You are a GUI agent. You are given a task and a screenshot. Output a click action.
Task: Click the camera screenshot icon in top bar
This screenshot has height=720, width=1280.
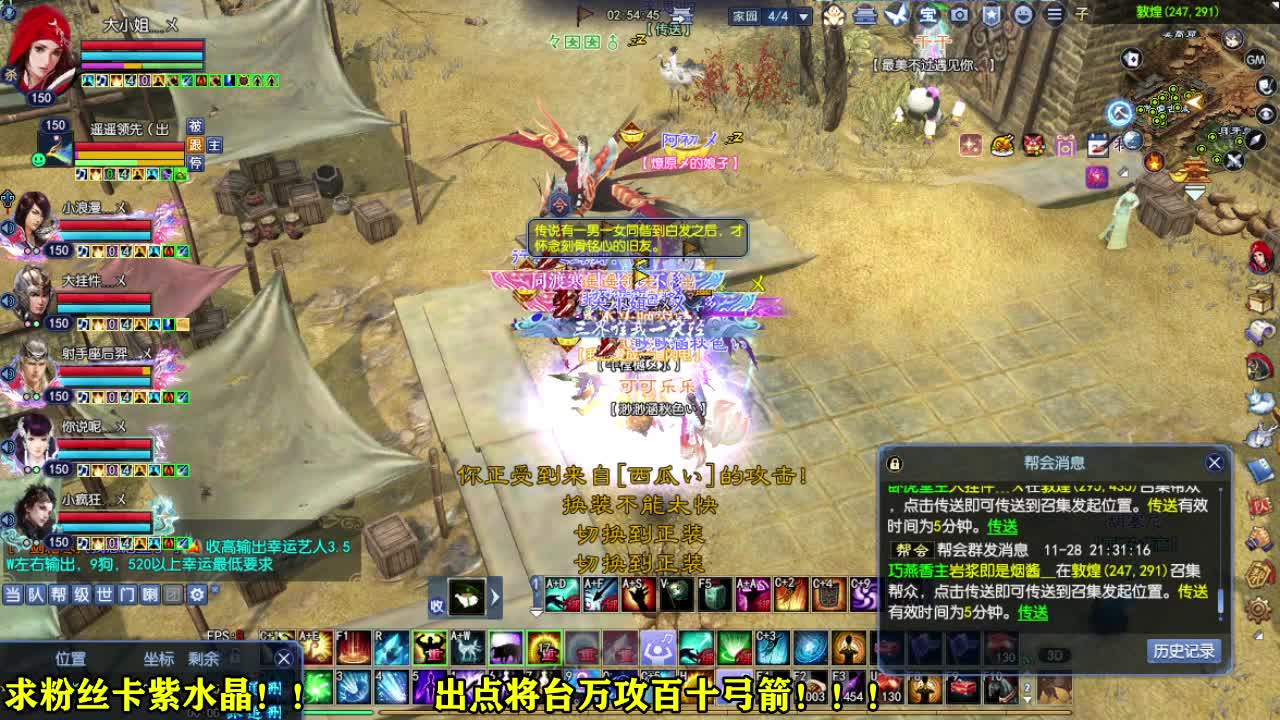(960, 14)
